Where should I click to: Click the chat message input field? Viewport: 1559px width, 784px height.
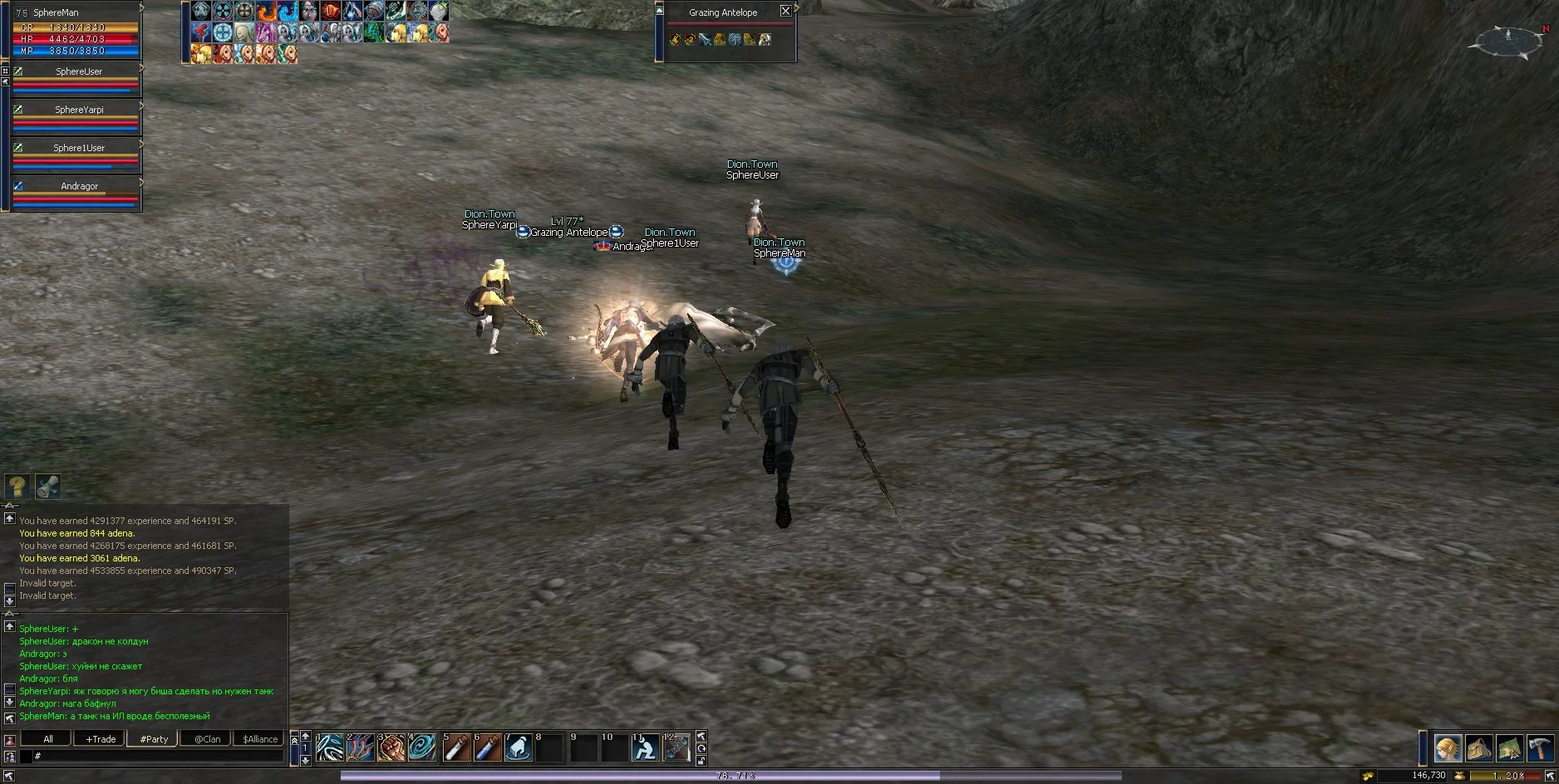click(x=158, y=757)
